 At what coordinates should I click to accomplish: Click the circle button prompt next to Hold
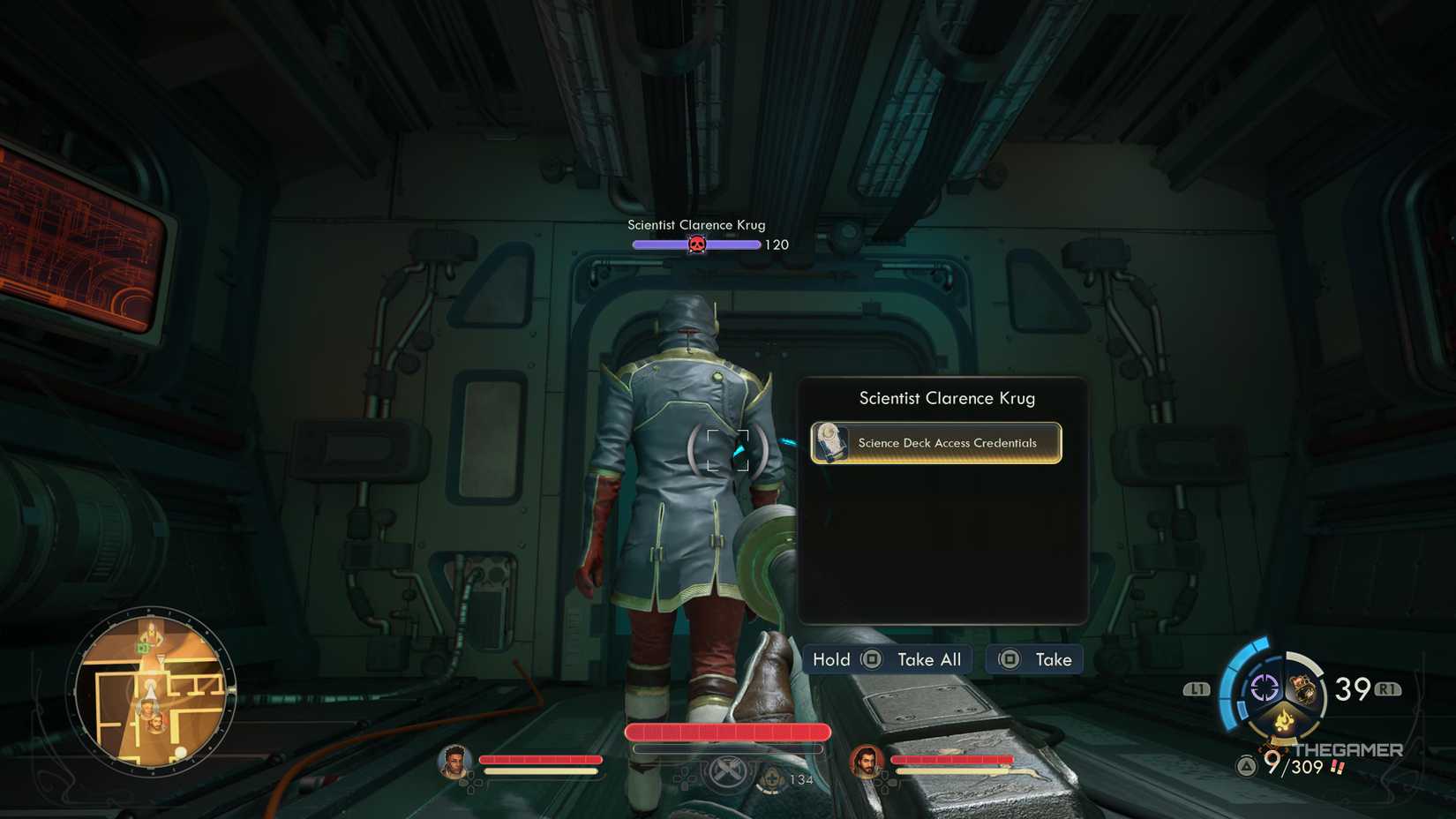[870, 659]
